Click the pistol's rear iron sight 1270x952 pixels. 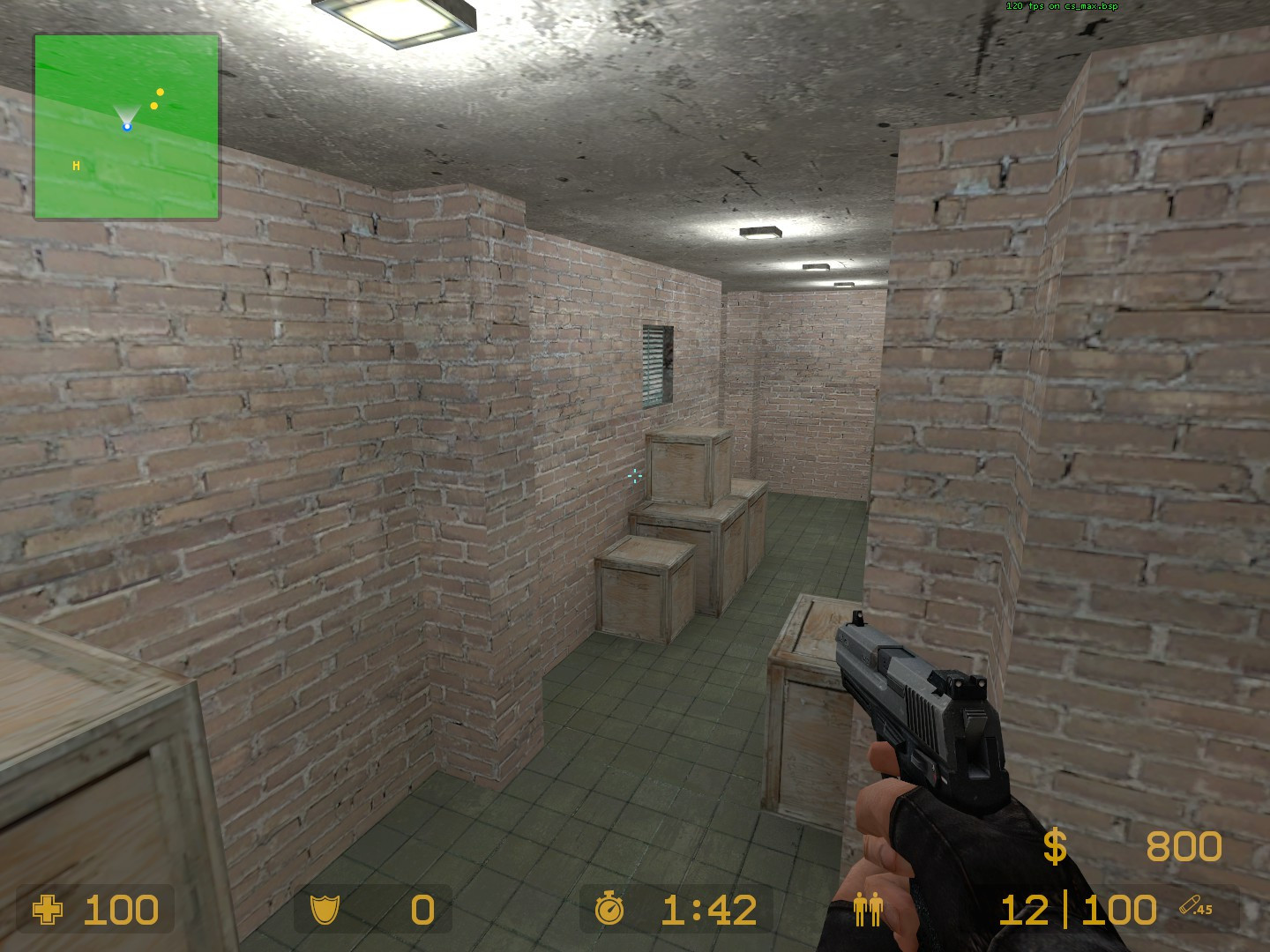(x=969, y=684)
